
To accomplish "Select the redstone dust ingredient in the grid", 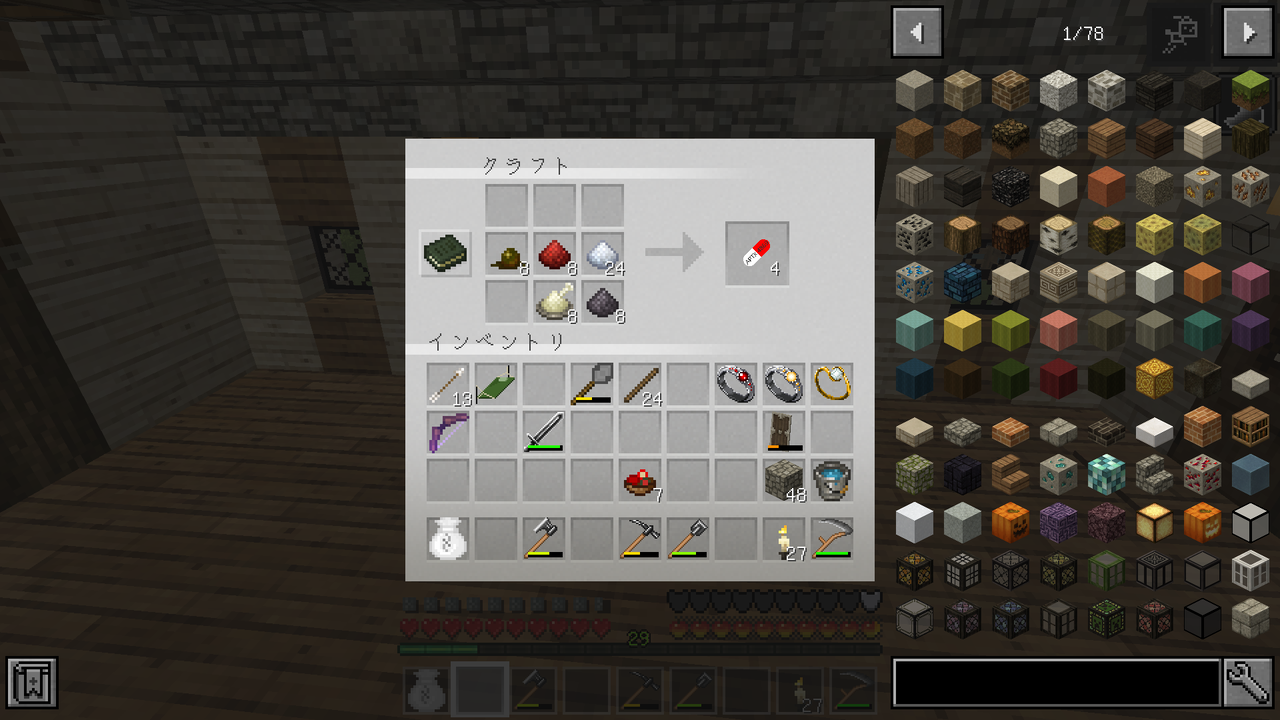I will [x=554, y=253].
